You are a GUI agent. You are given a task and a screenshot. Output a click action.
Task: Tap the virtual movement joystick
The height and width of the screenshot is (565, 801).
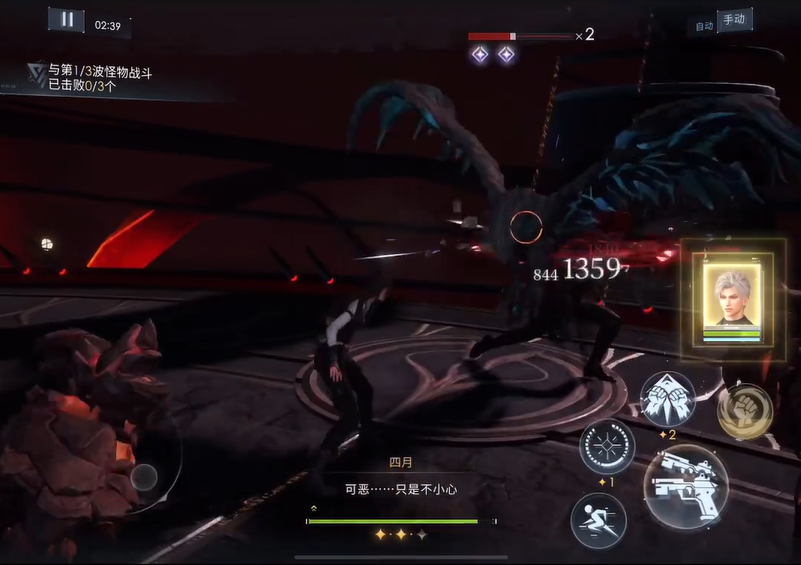[x=144, y=477]
